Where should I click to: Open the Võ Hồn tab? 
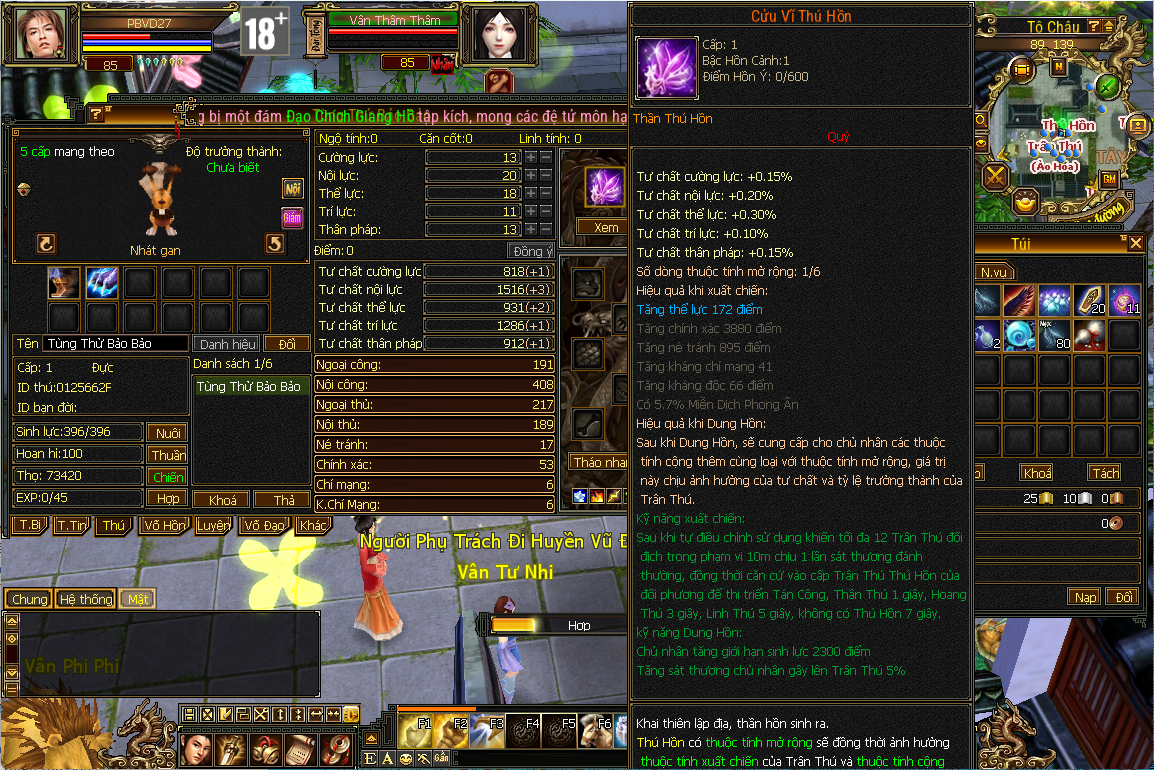pyautogui.click(x=164, y=525)
